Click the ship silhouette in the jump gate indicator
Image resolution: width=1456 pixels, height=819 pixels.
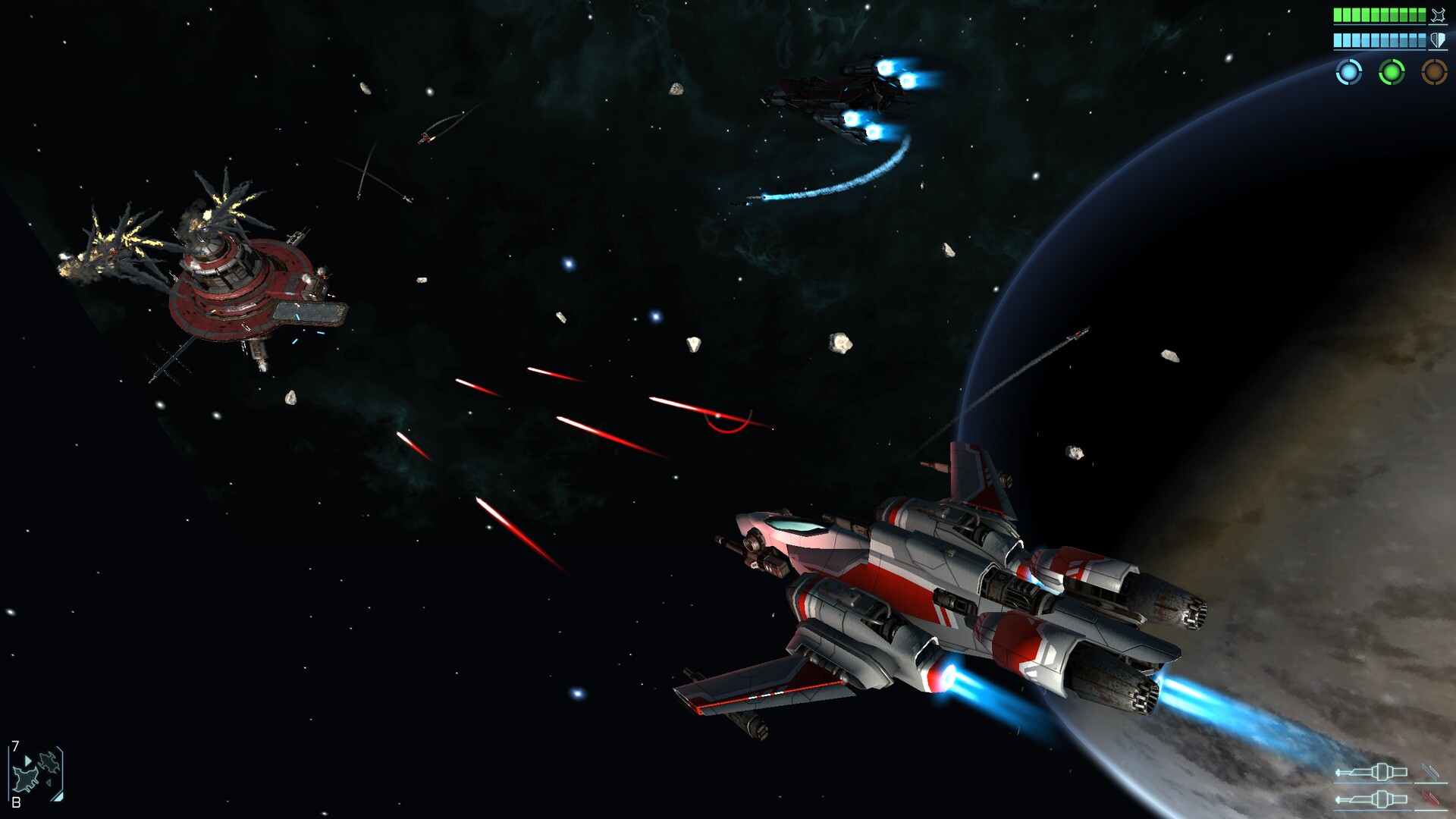click(x=26, y=780)
